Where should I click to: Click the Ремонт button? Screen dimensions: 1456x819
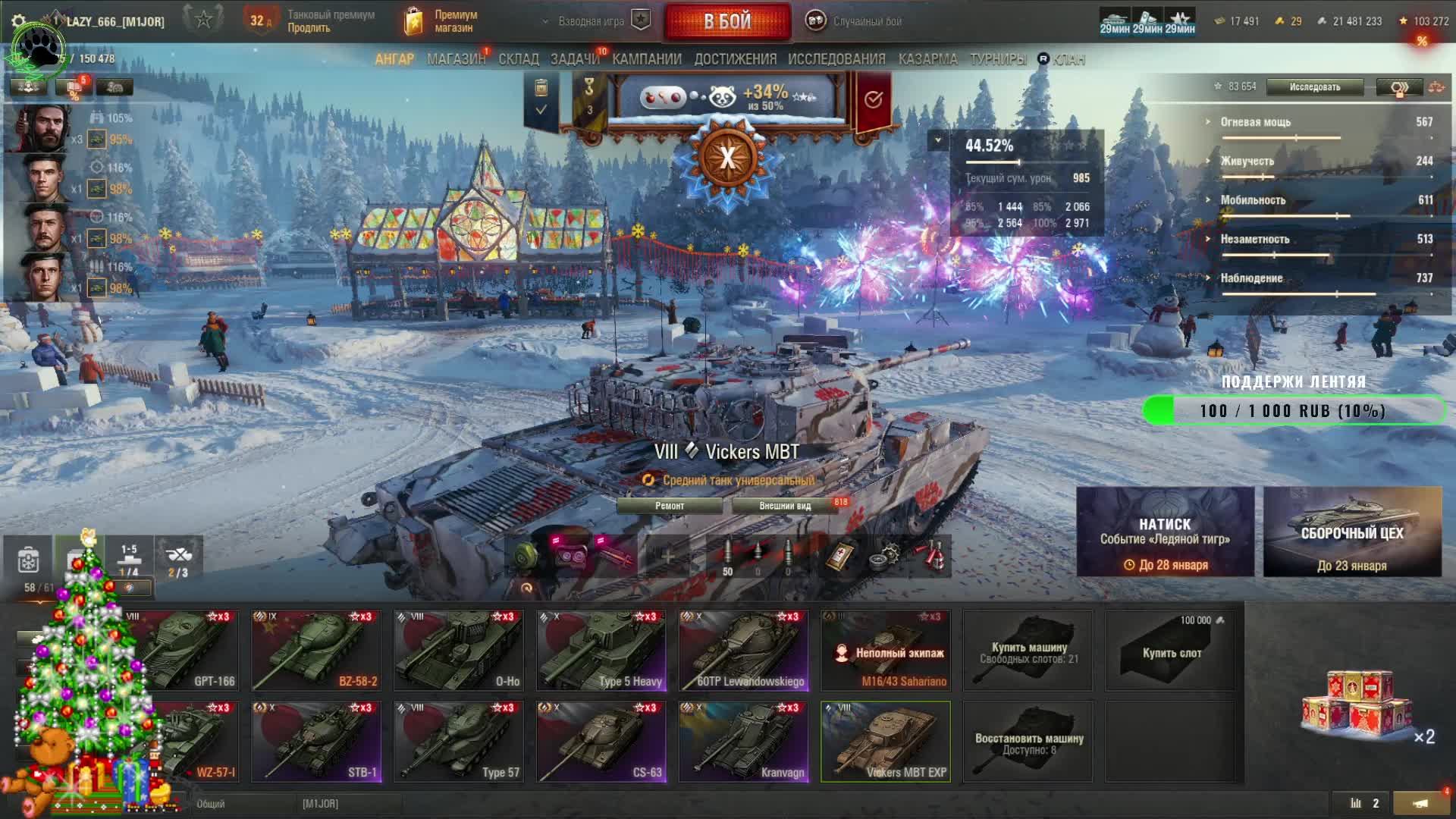pyautogui.click(x=670, y=506)
